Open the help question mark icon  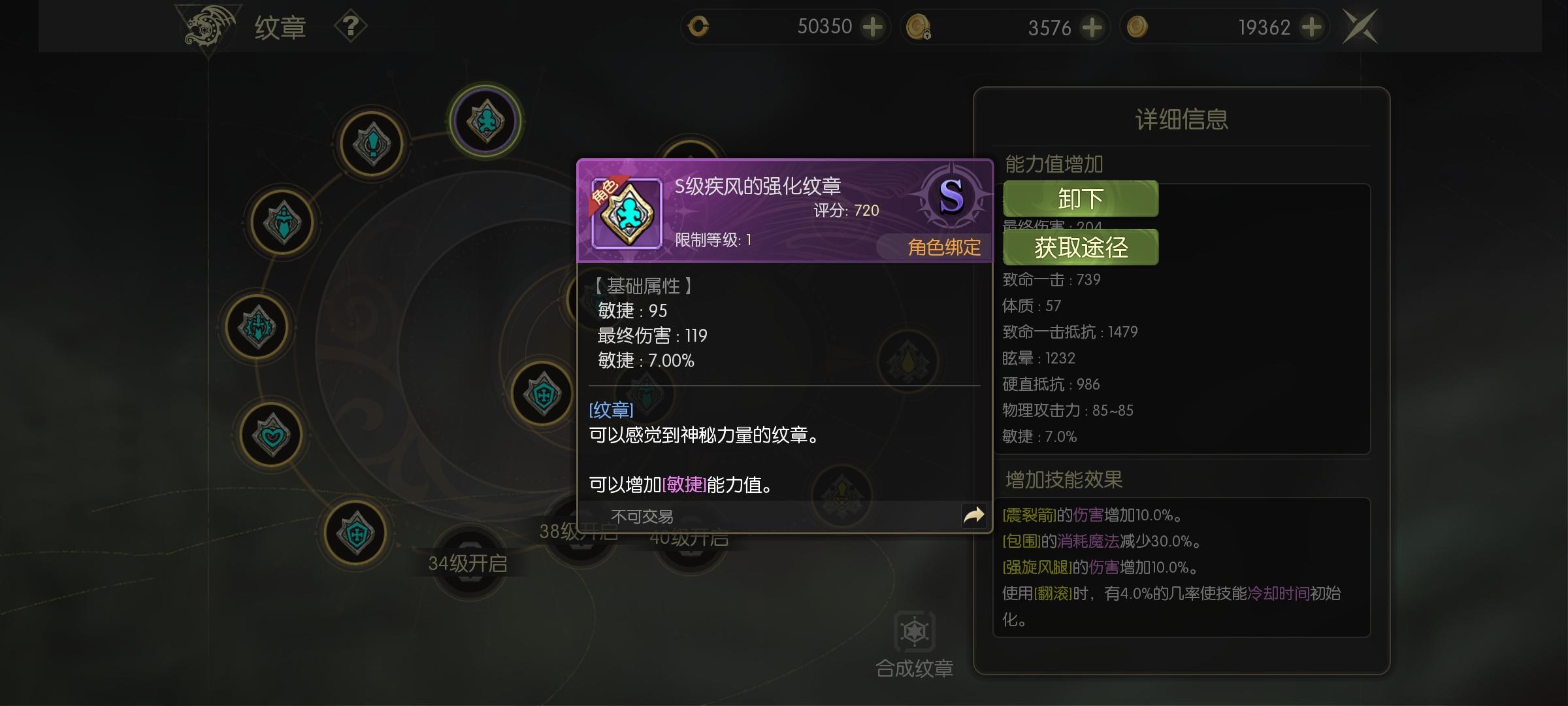click(x=351, y=27)
